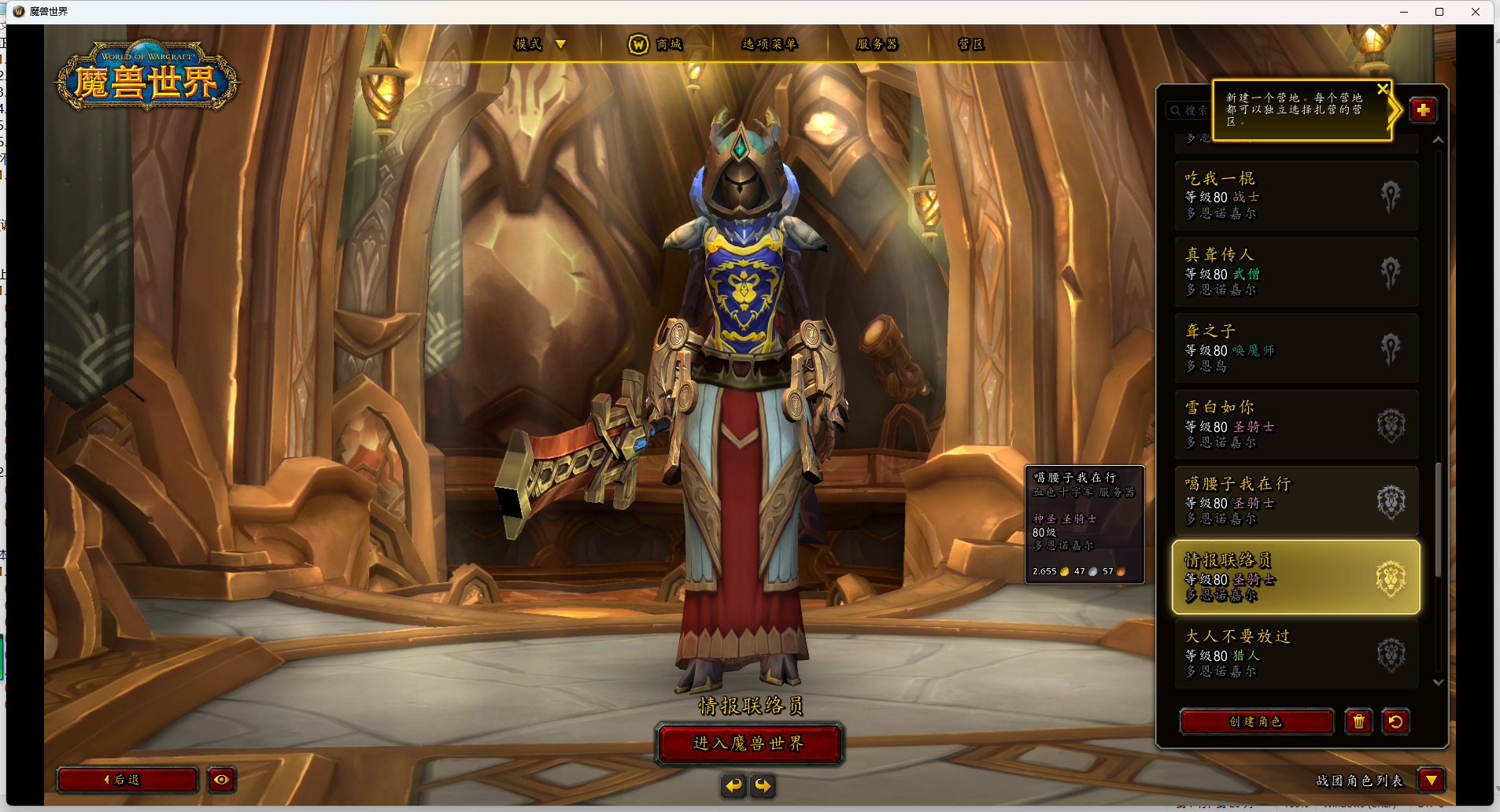Select character 吃我一棍

1296,195
